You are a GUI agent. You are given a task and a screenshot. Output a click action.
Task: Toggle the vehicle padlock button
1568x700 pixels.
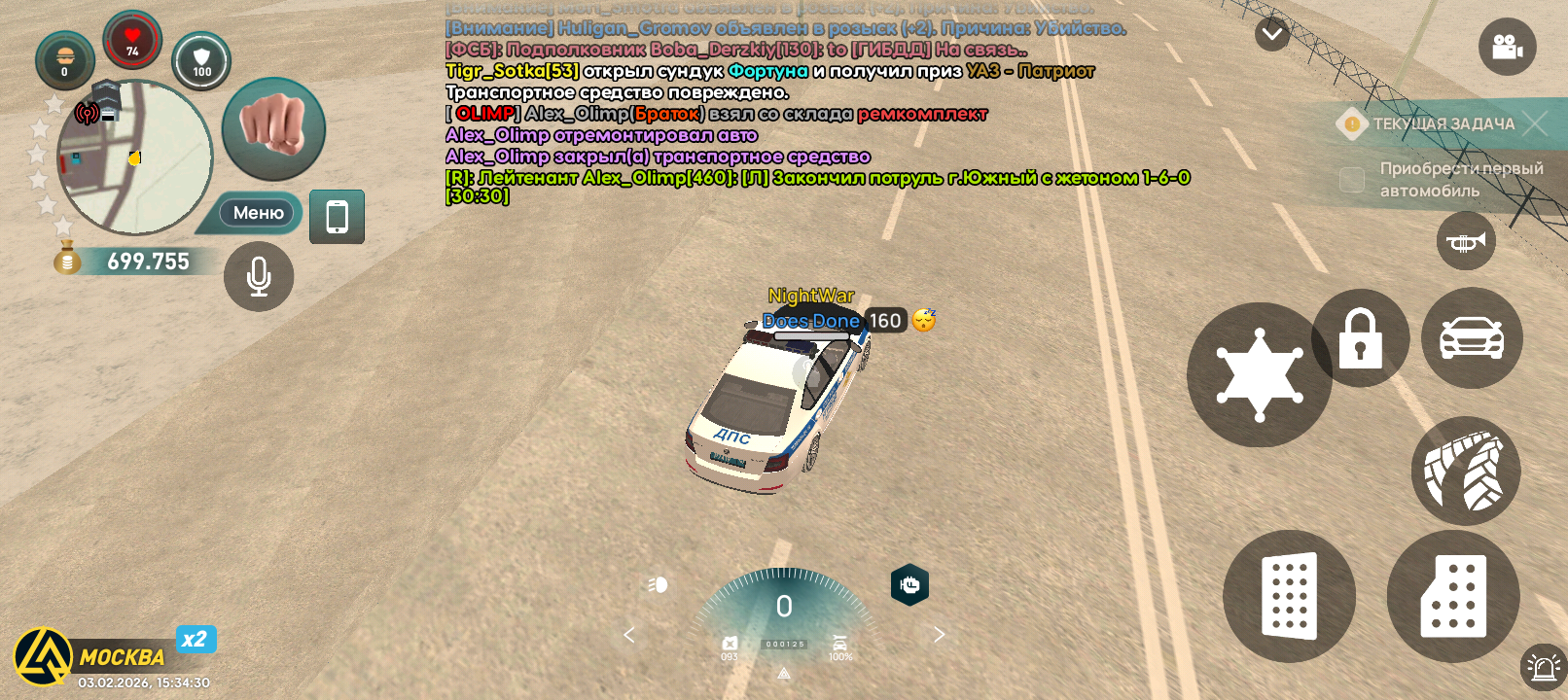1360,338
